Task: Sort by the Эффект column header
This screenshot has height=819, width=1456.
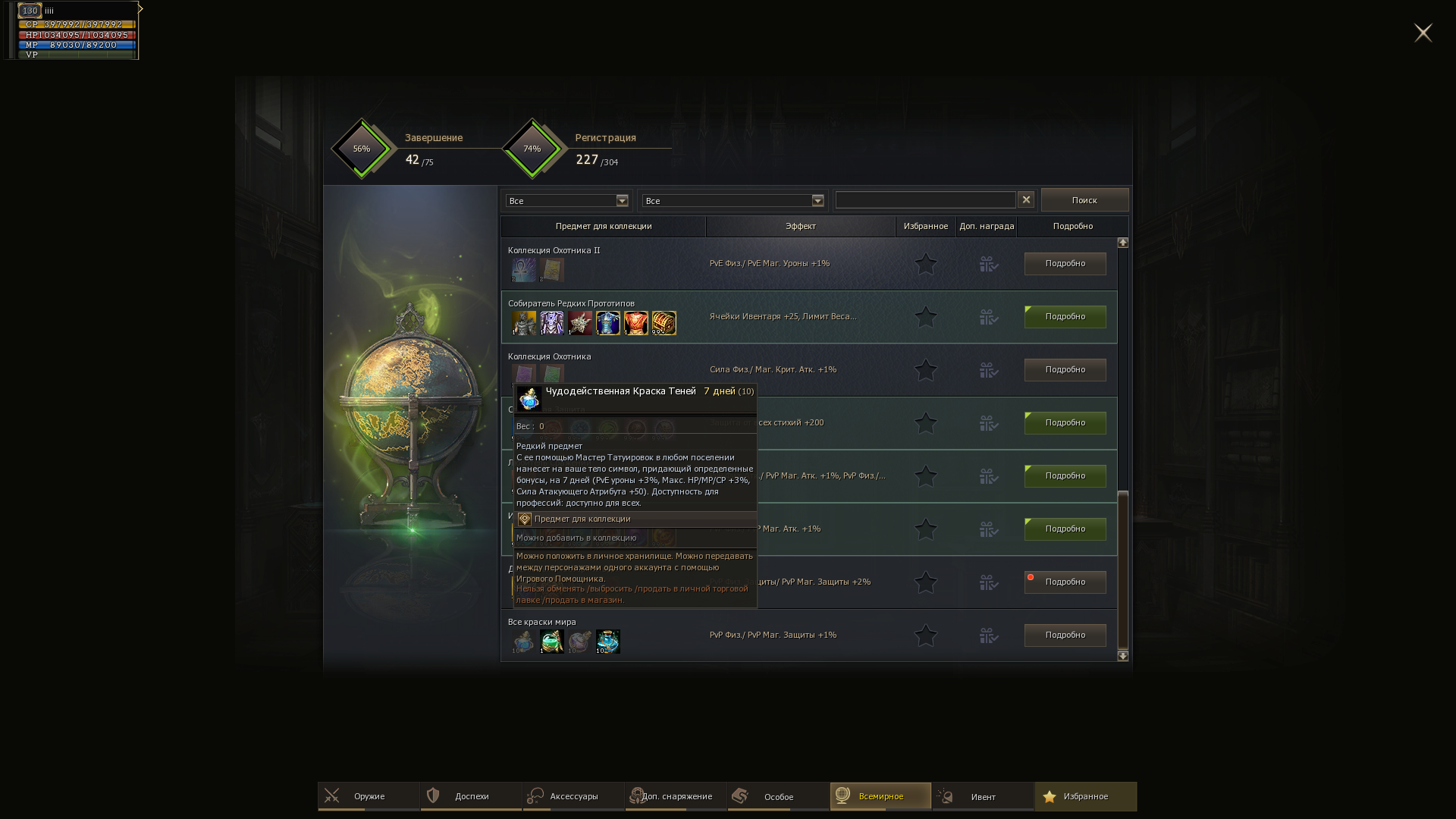Action: pos(800,226)
